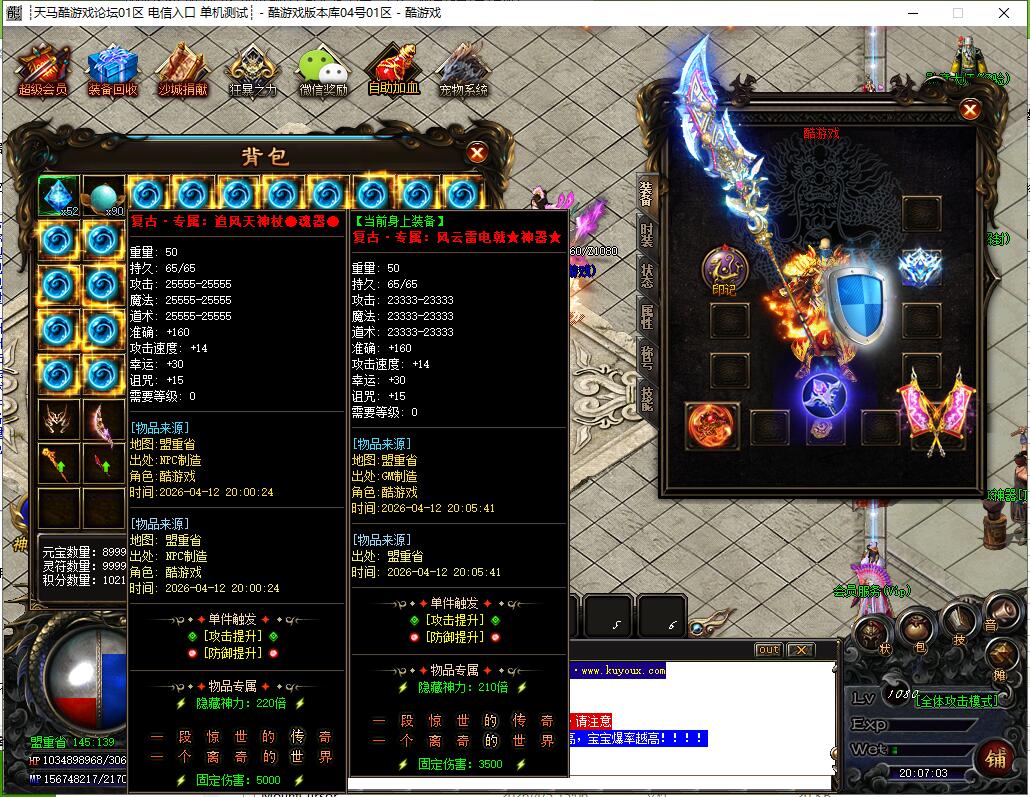Minimize the game window
Screen dimensions: 1030x797
pos(912,13)
